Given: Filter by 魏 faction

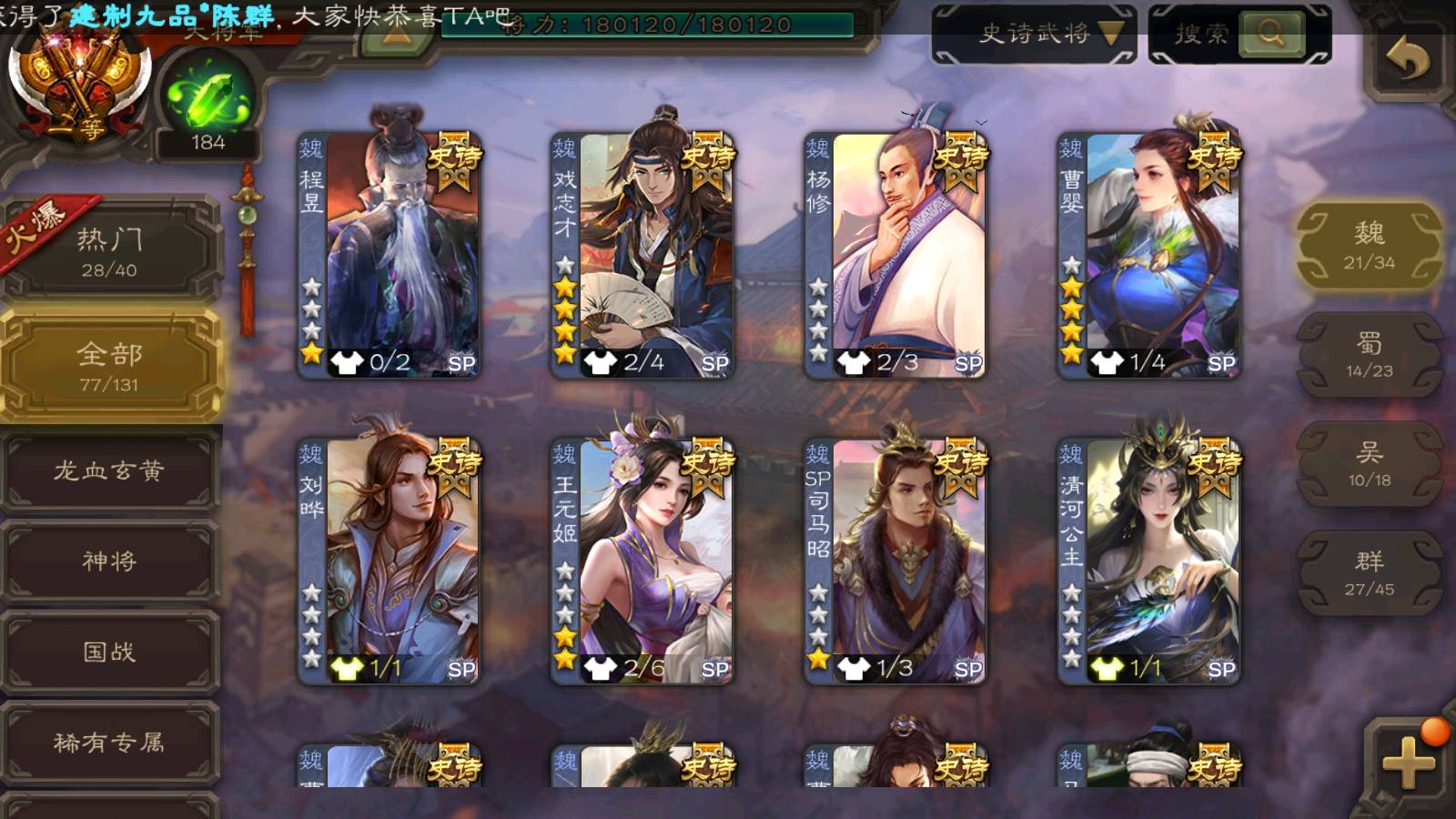Looking at the screenshot, I should pos(1369,246).
